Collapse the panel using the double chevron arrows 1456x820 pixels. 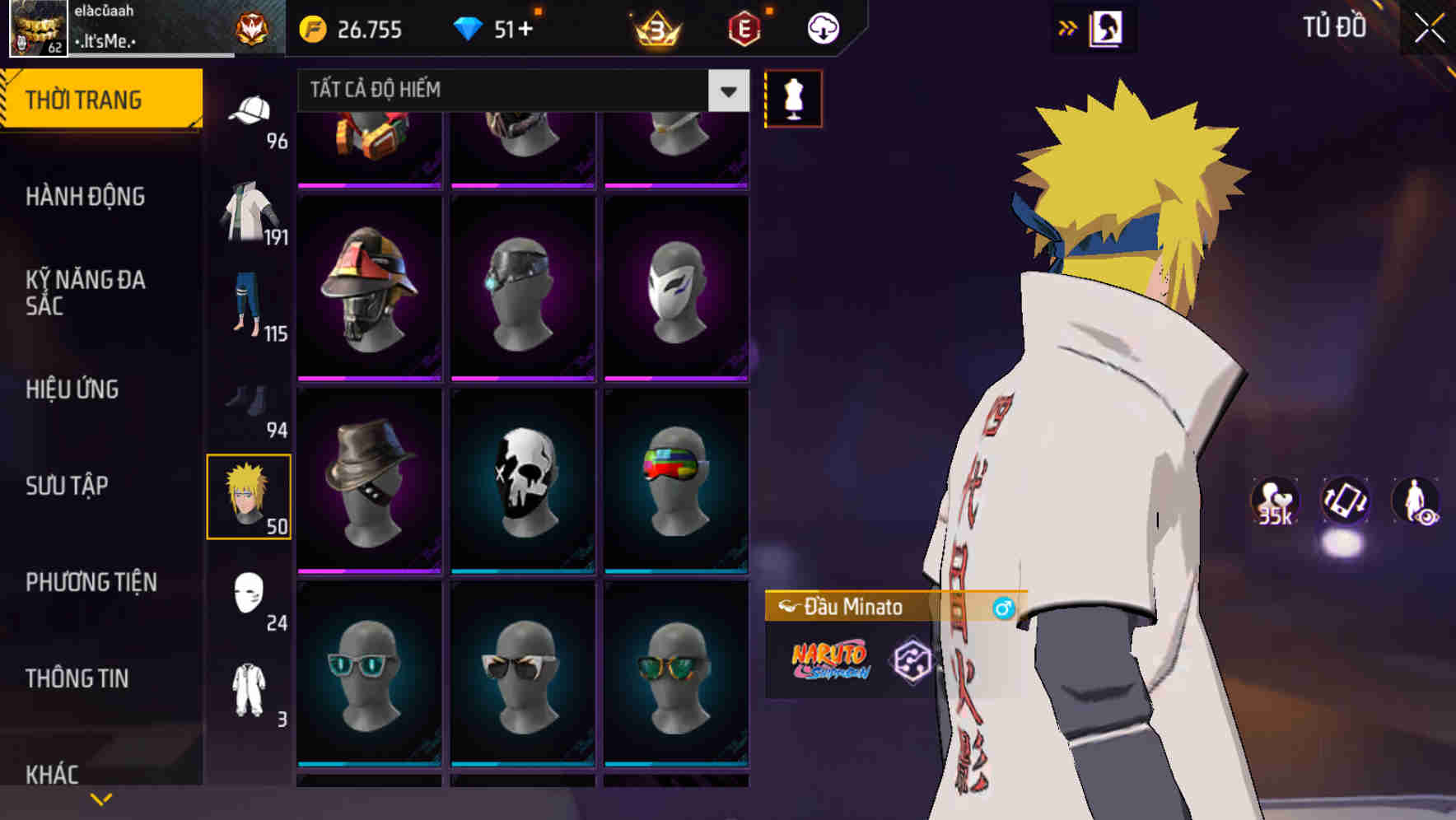tap(1067, 26)
